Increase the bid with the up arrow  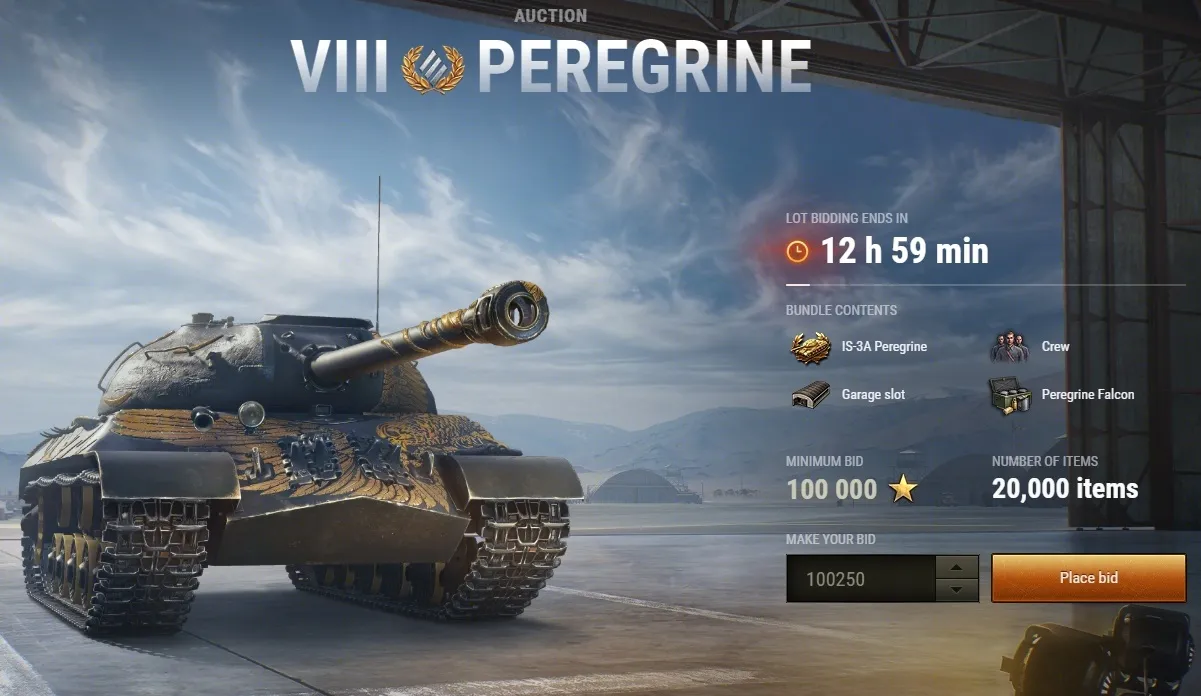tap(957, 567)
